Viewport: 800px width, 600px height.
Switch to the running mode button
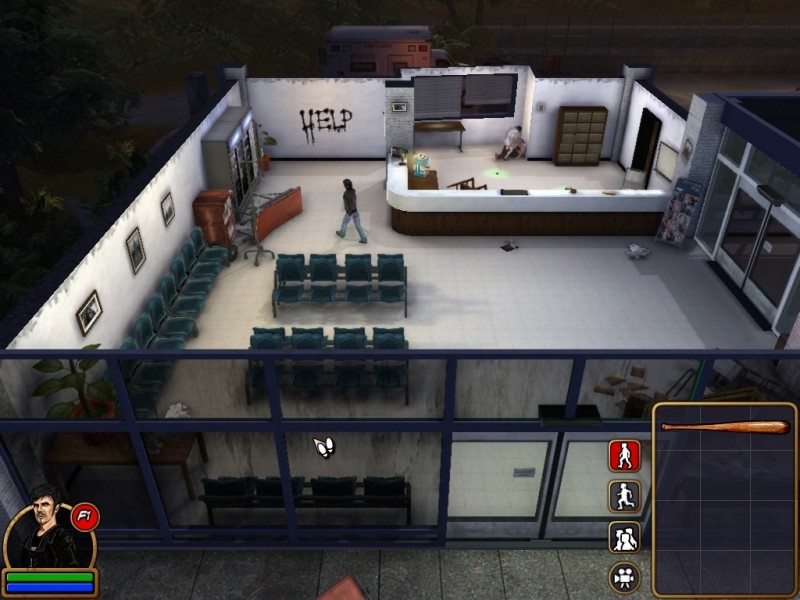(x=624, y=496)
